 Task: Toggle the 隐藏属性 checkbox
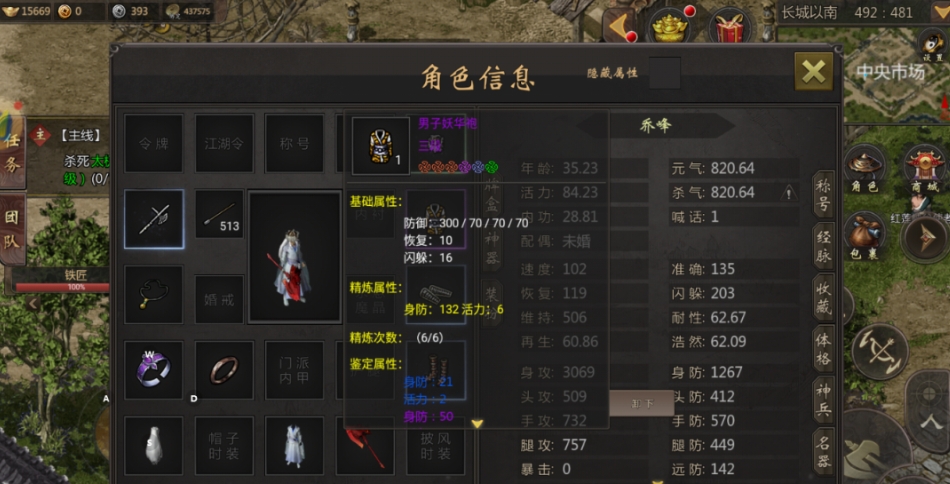coord(665,73)
